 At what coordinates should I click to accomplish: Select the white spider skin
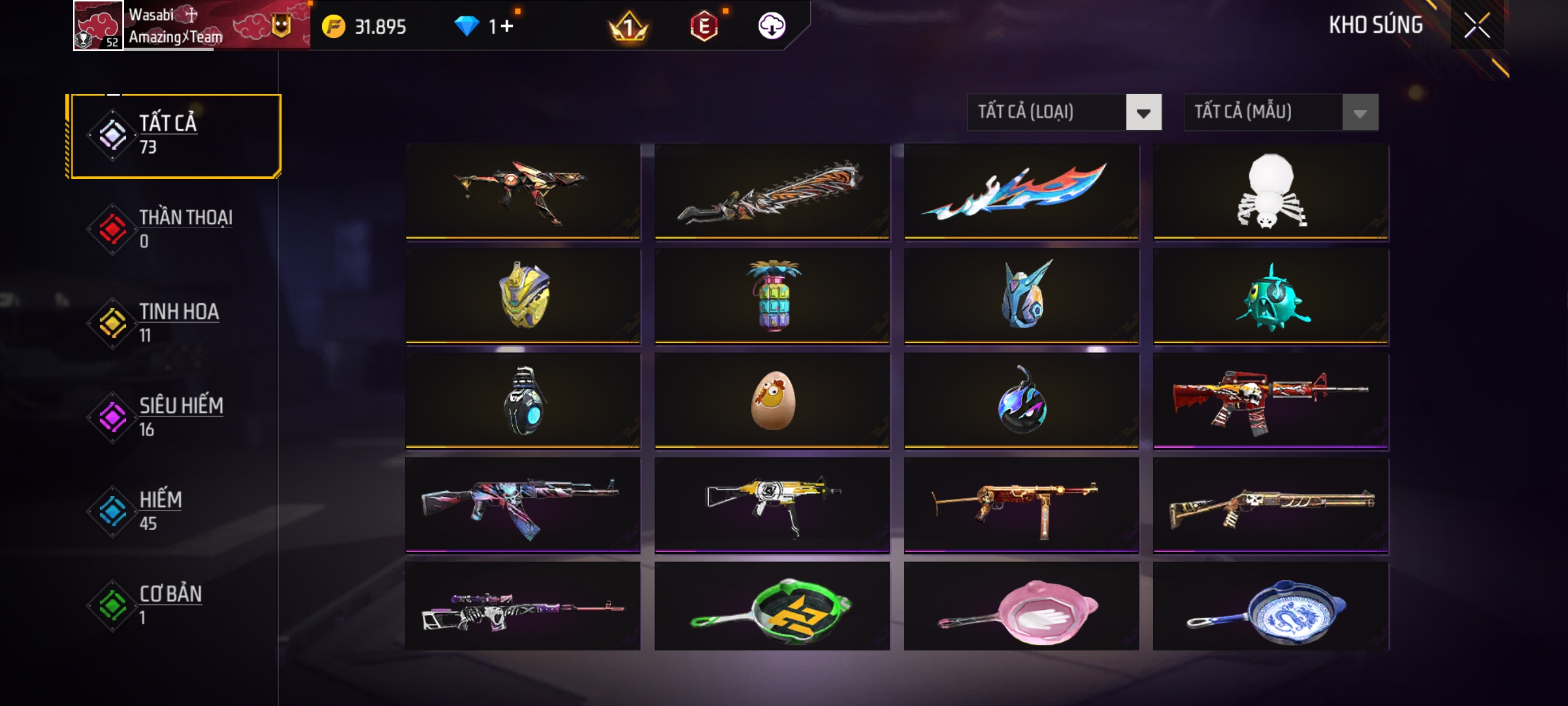1271,191
